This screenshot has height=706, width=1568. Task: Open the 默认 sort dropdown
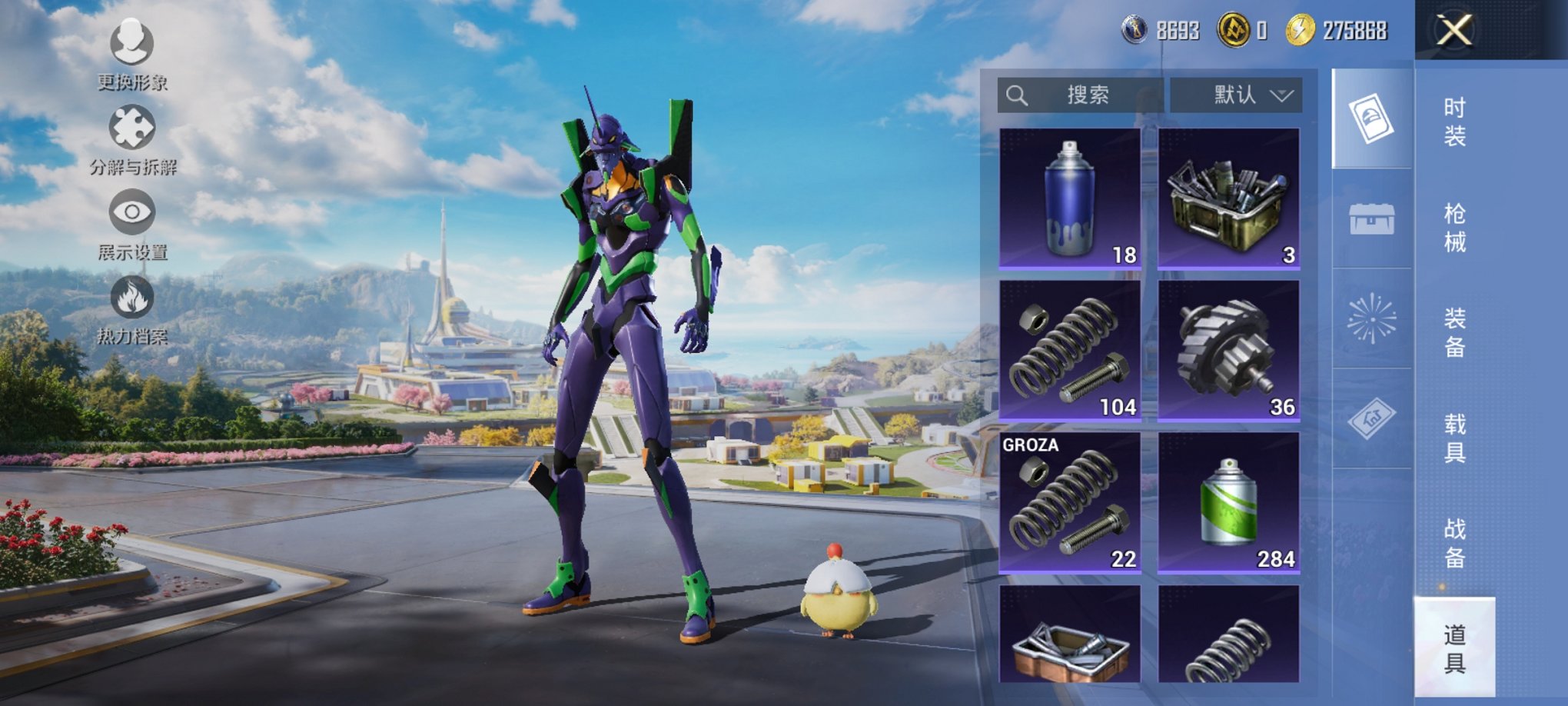coord(1236,95)
